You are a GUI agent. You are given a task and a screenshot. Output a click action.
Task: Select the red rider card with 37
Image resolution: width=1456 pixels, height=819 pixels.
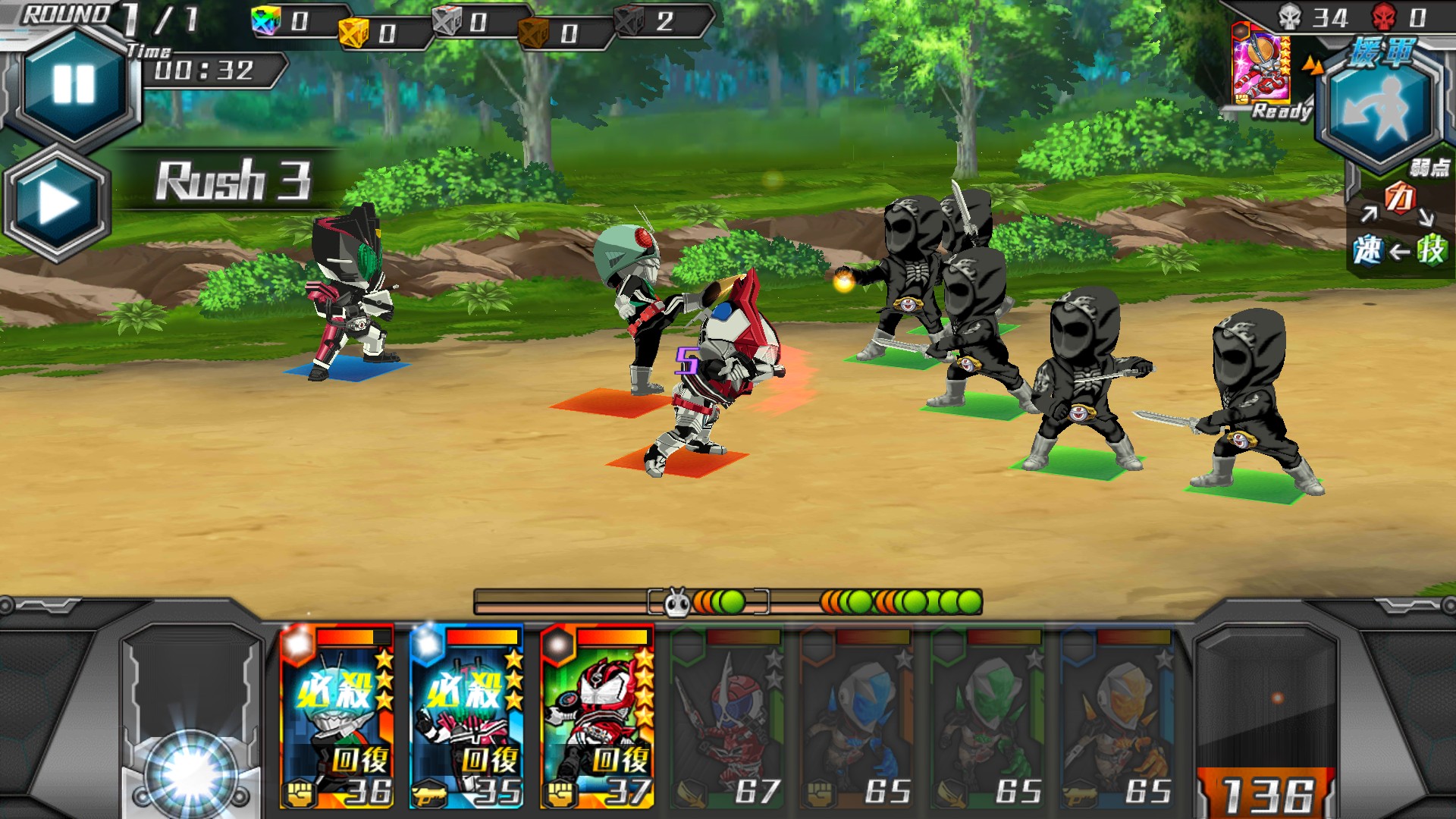coord(597,716)
